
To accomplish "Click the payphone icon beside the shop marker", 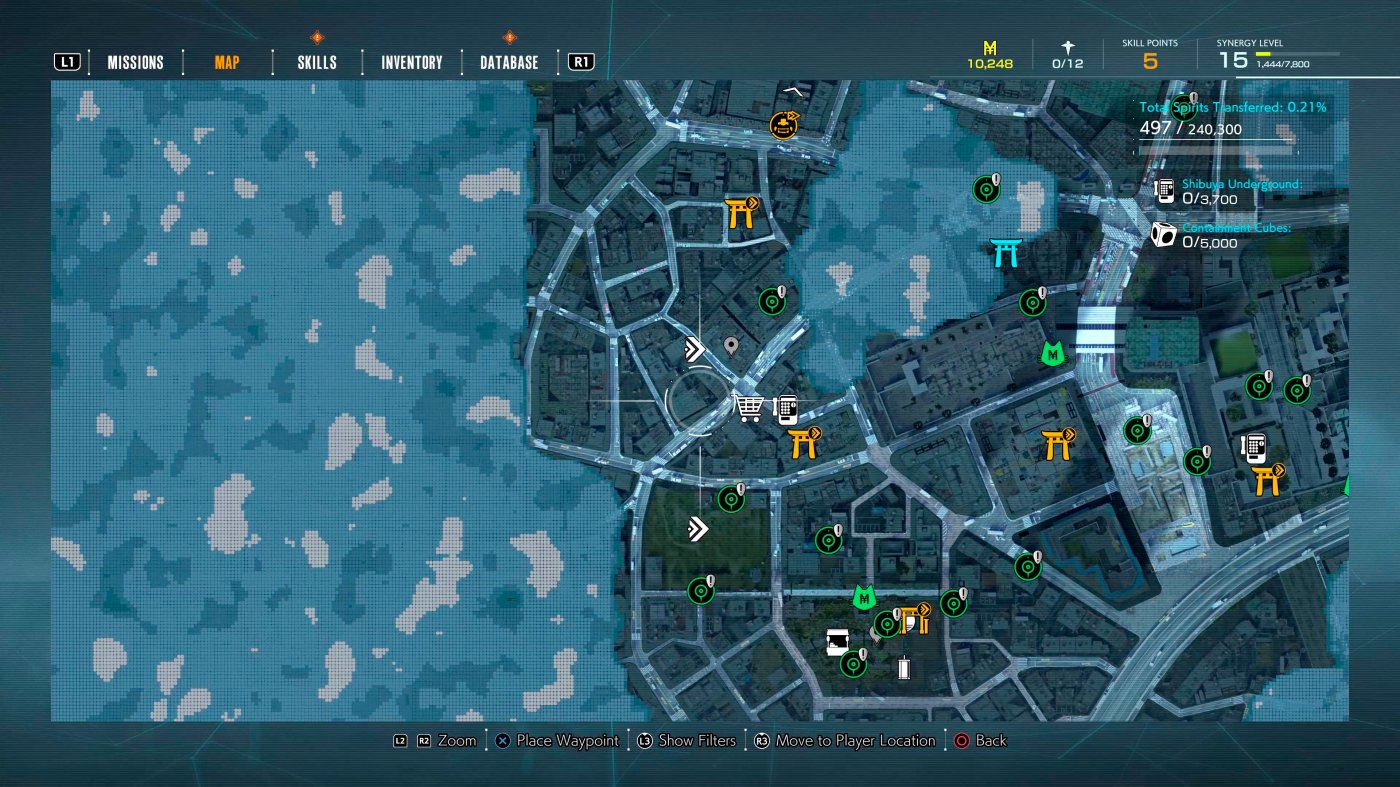I will coord(788,408).
